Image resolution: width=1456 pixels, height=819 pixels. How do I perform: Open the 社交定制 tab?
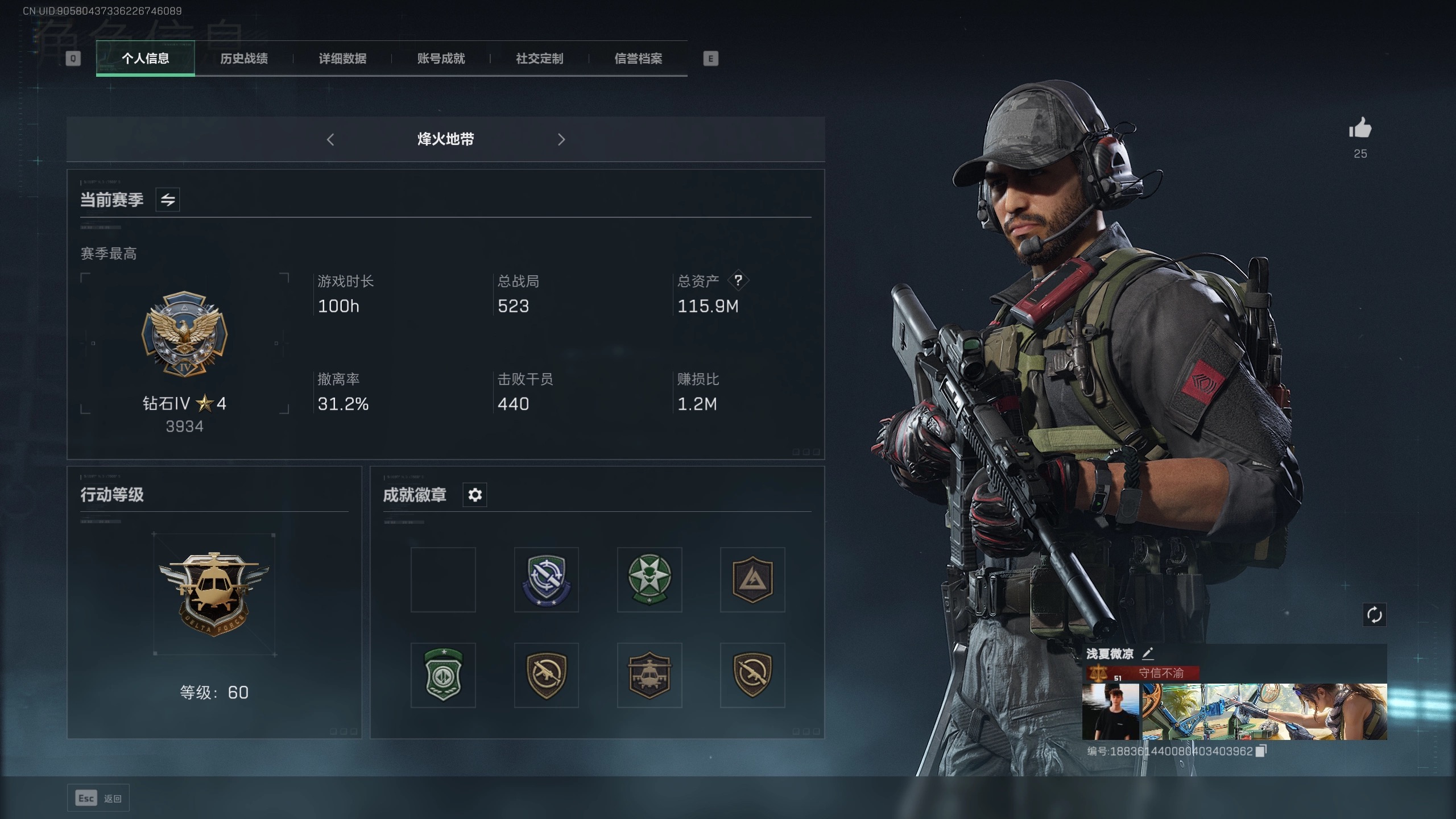tap(539, 59)
